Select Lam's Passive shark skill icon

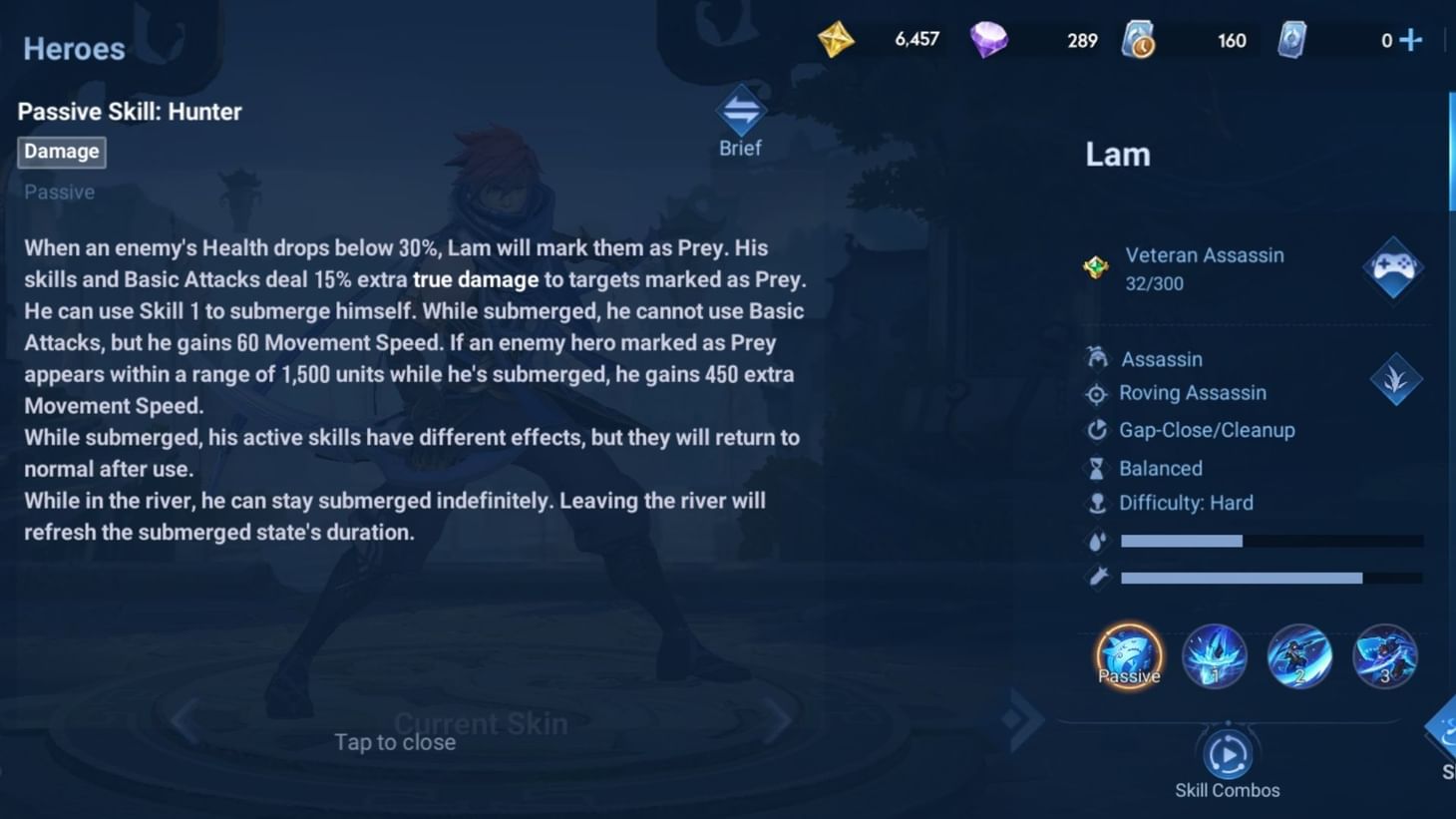[1128, 655]
